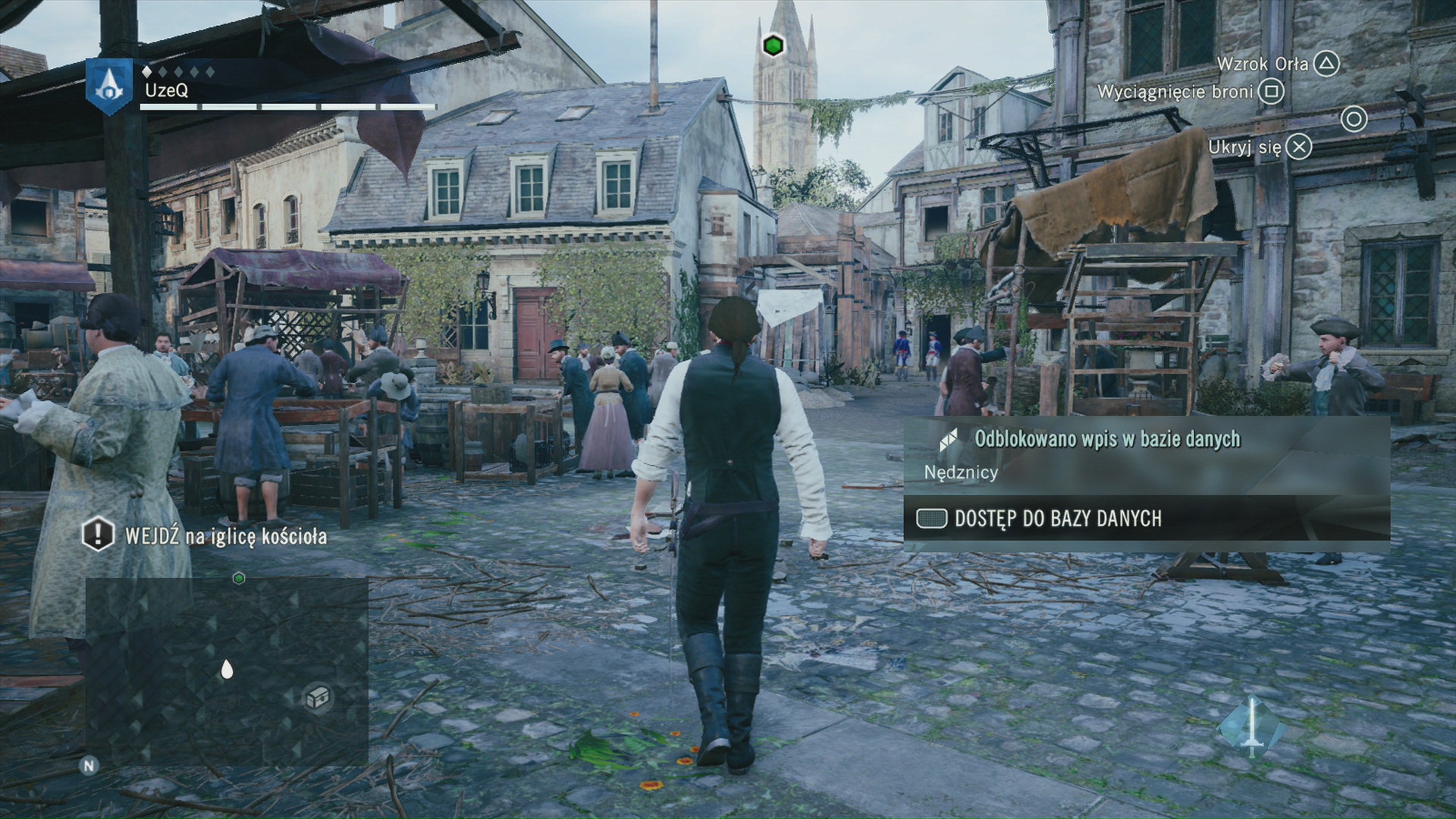Select the treasure chest marker on minimap
Viewport: 1456px width, 819px height.
(318, 696)
